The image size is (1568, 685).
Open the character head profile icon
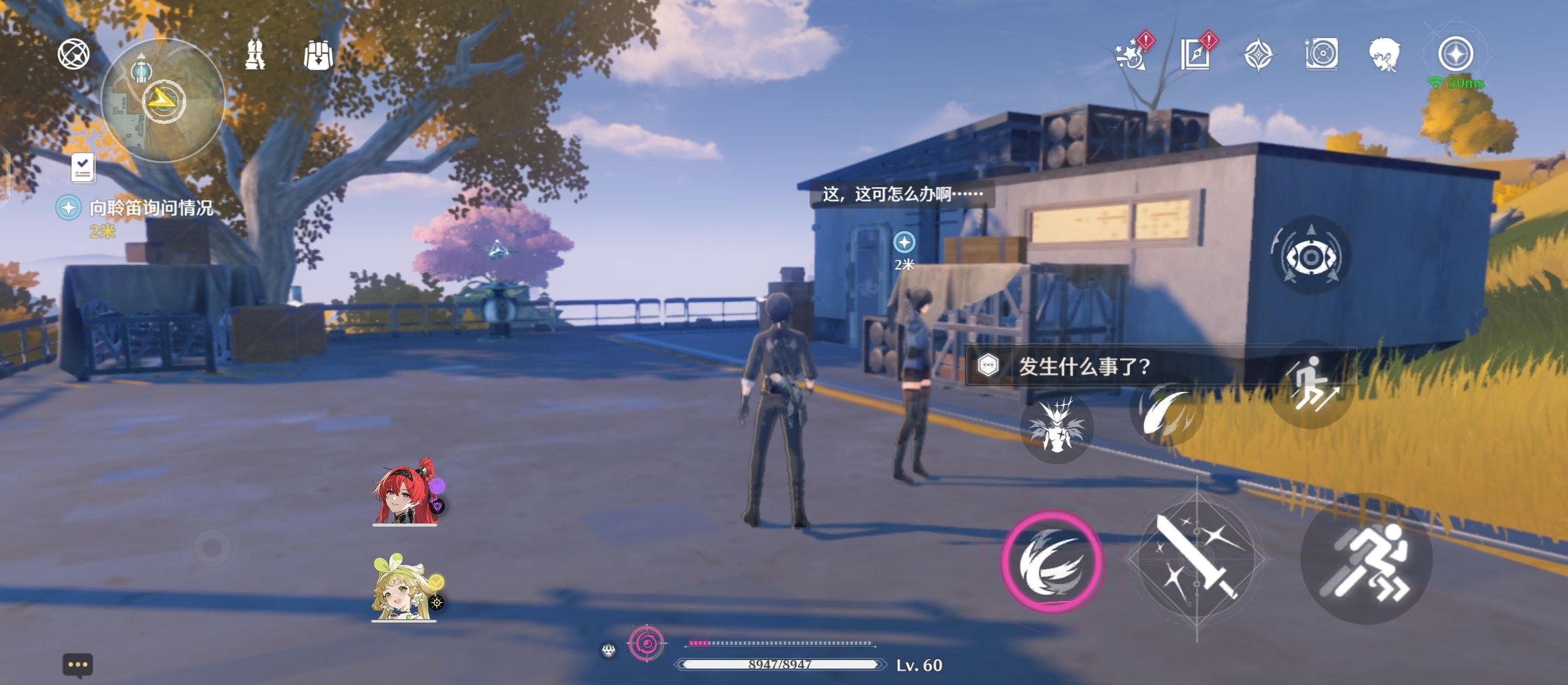pos(1385,54)
